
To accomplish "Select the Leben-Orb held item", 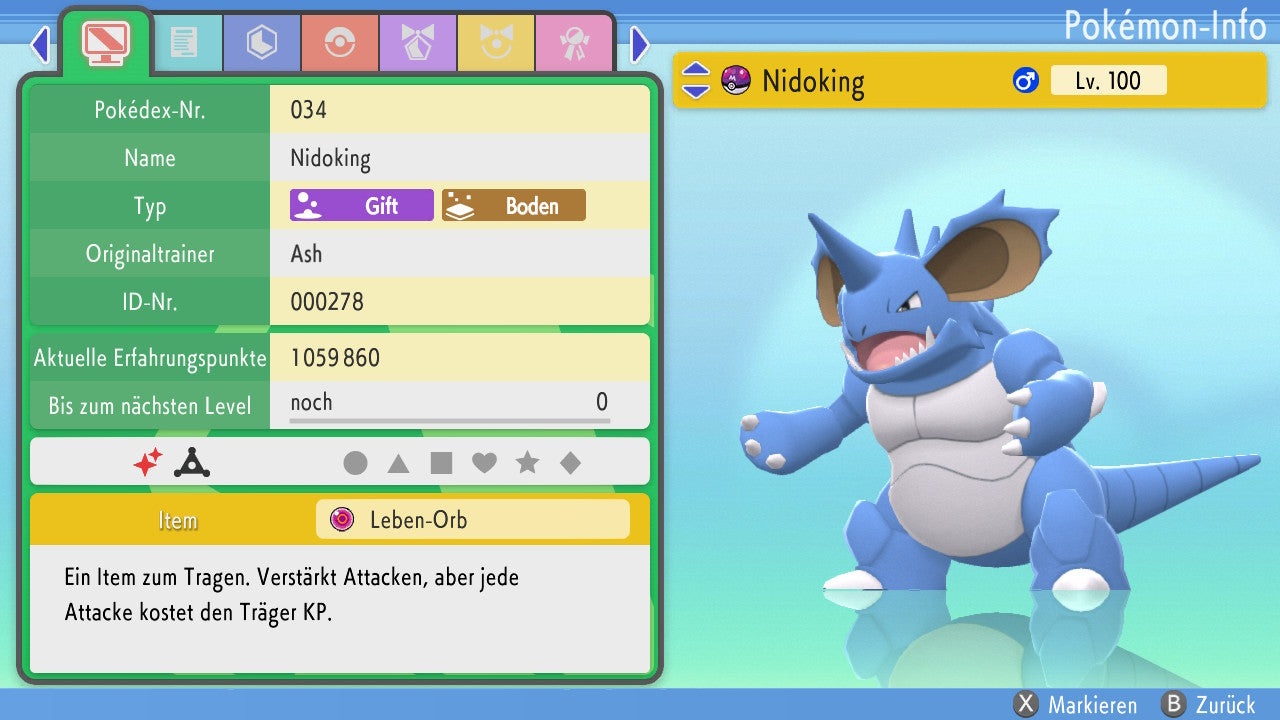I will tap(472, 520).
